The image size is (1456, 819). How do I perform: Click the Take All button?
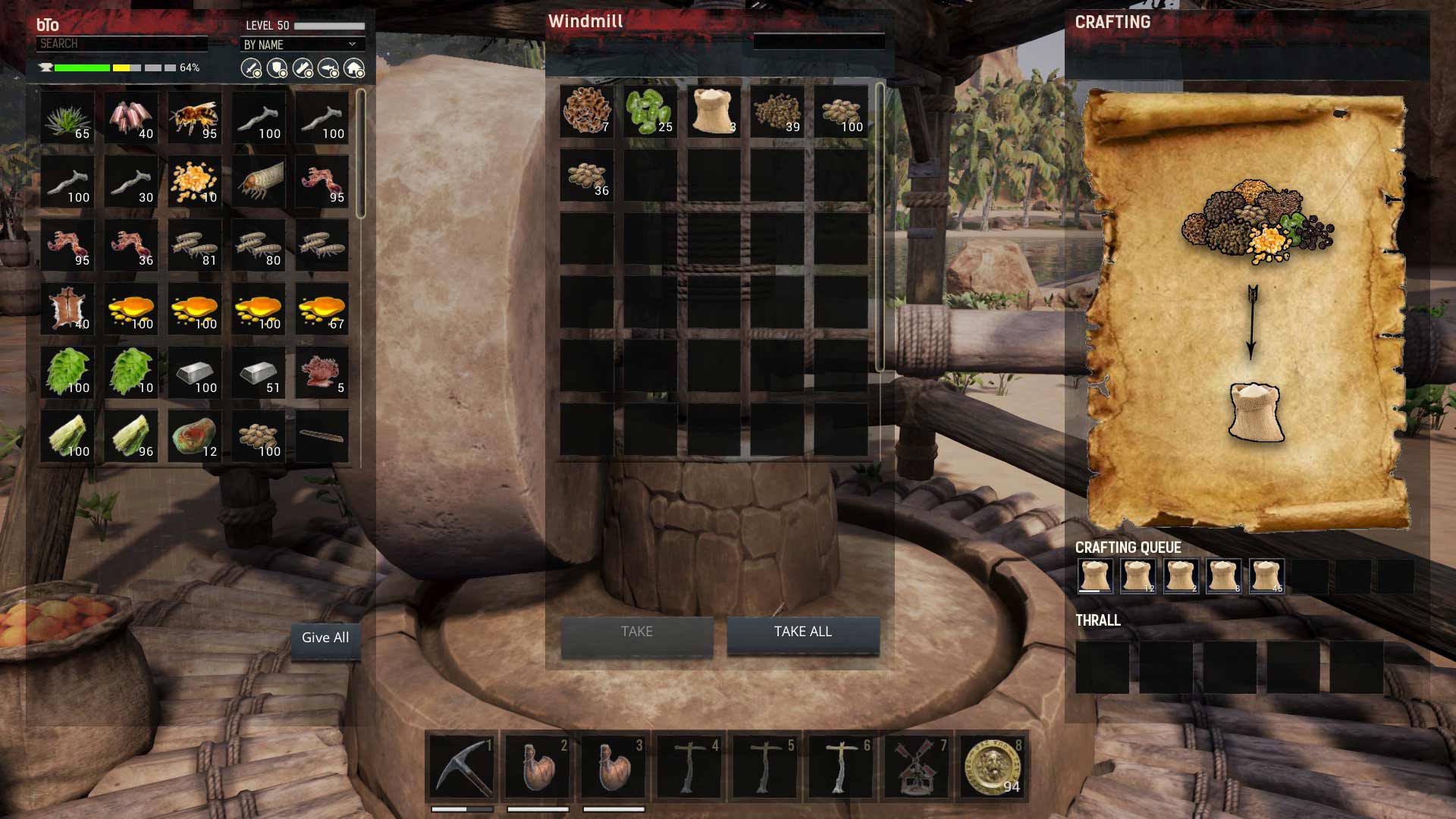coord(802,632)
